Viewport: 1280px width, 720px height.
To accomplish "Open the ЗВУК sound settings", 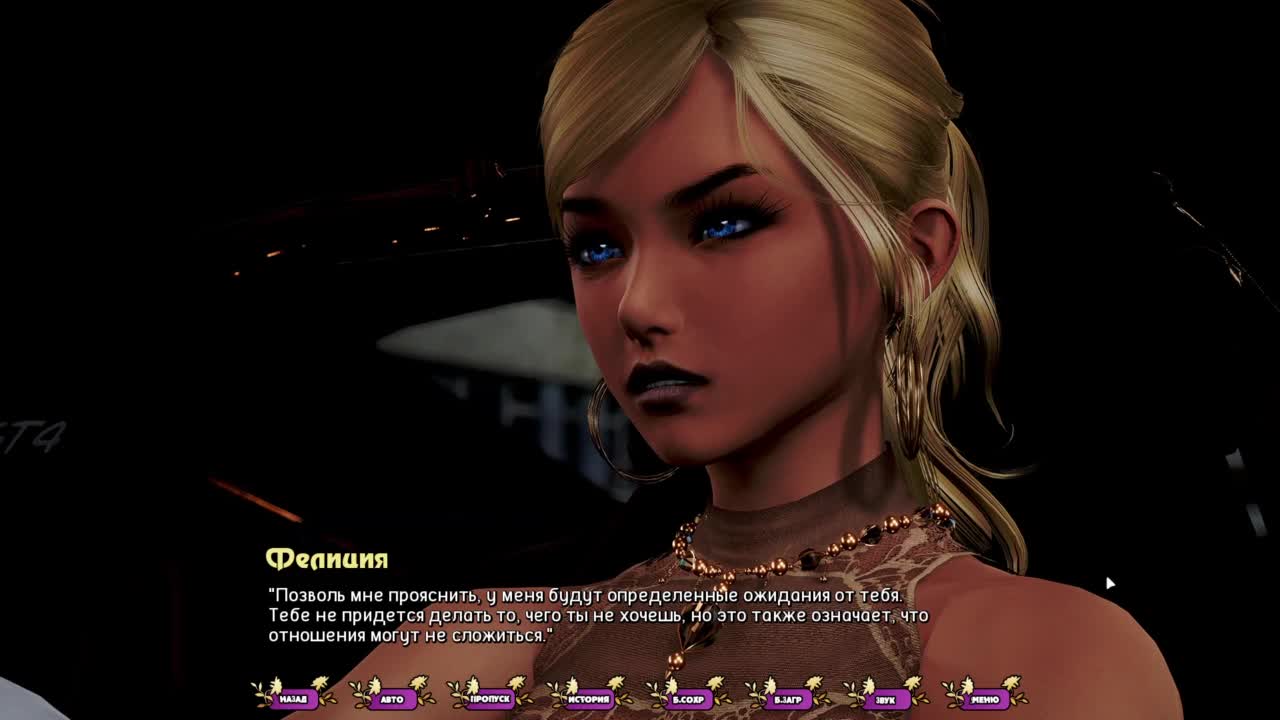I will coord(885,699).
